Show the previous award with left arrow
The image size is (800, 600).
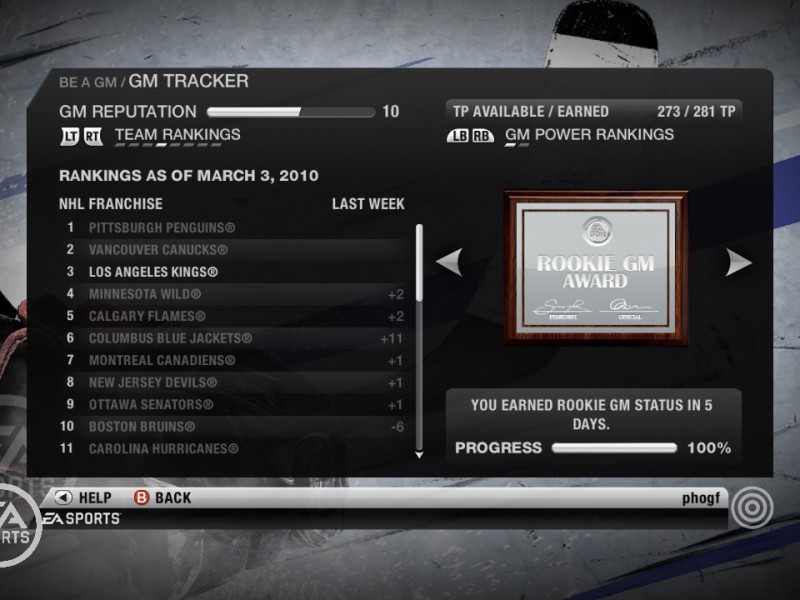click(x=449, y=263)
